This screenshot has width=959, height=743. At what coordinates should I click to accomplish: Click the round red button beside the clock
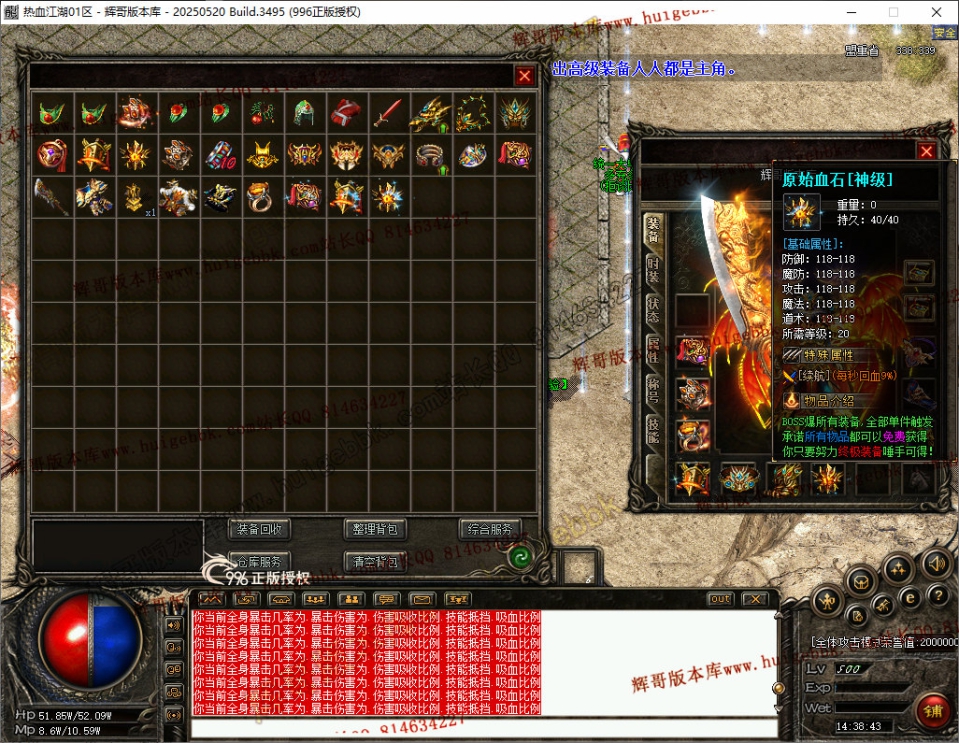(932, 710)
